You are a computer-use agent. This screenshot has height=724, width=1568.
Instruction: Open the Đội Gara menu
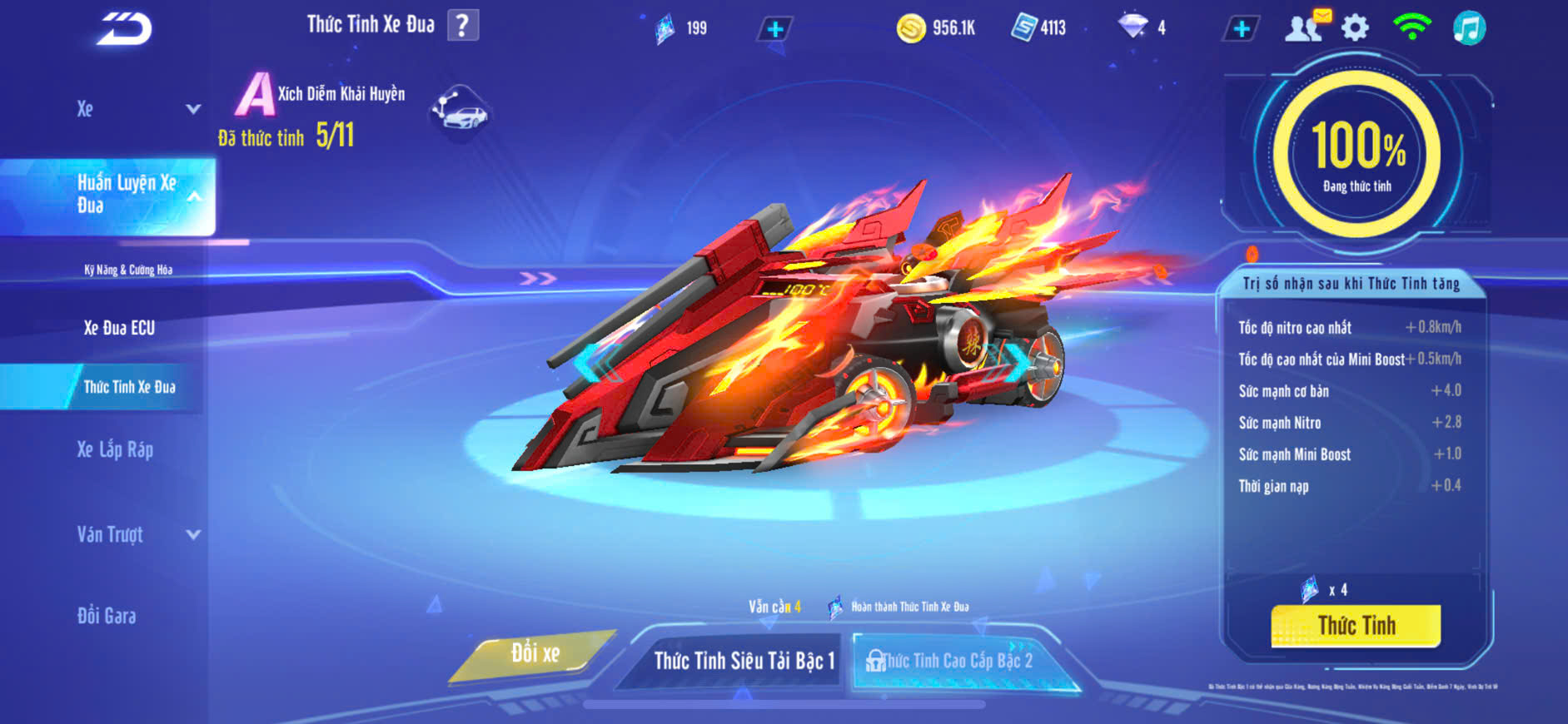coord(107,616)
